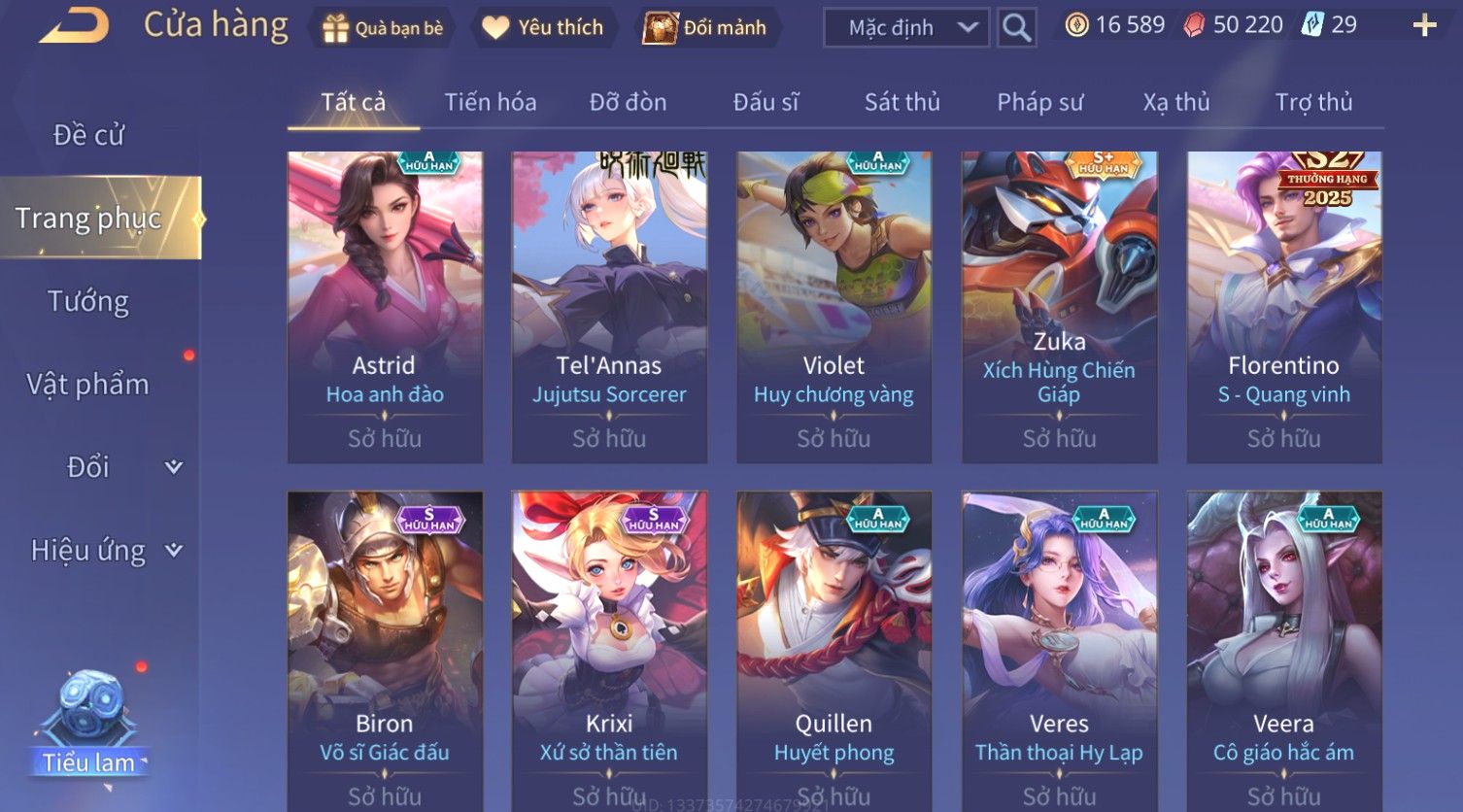1463x812 pixels.
Task: Open Đổi mảnh fragment exchange
Action: [x=706, y=28]
